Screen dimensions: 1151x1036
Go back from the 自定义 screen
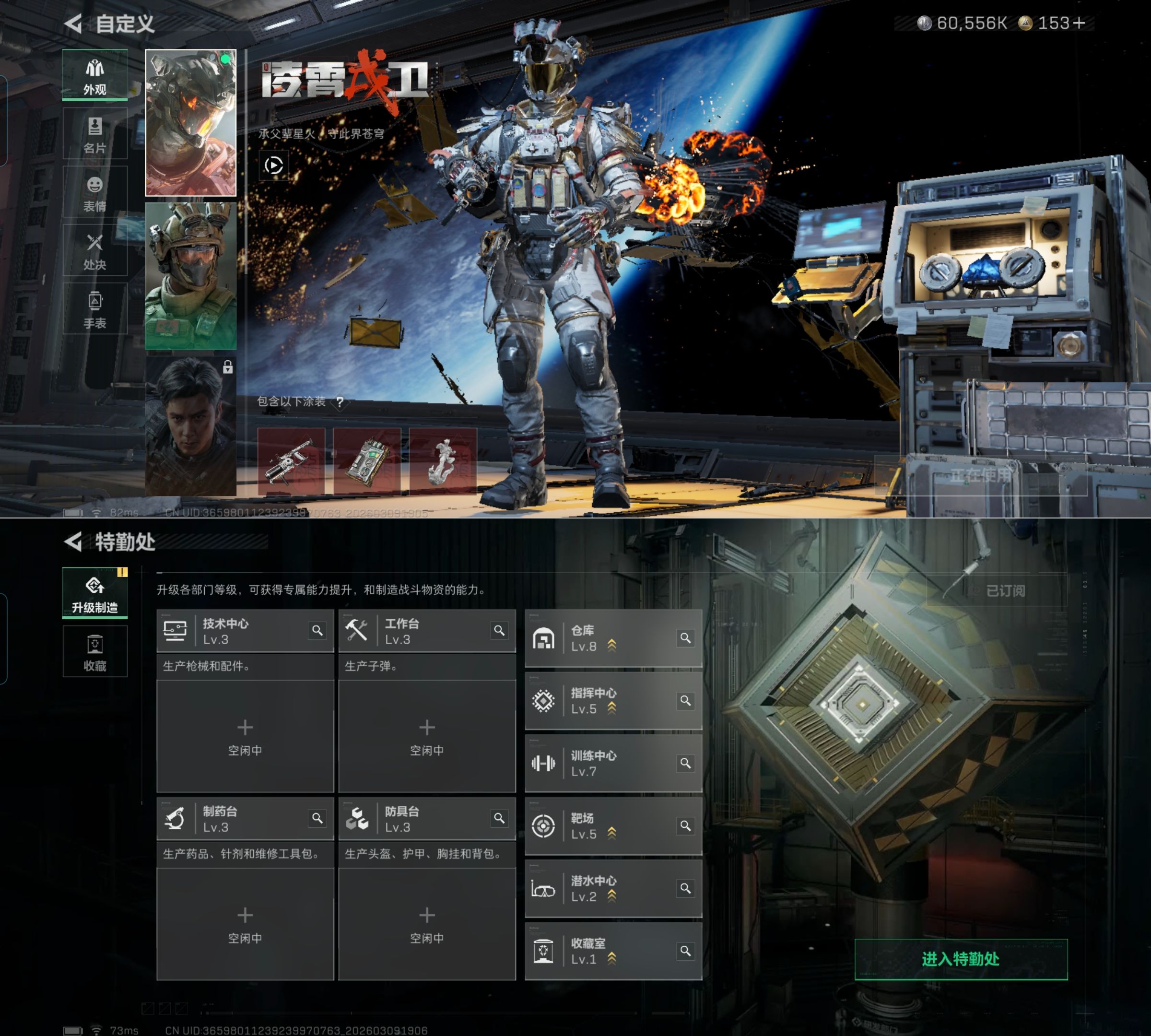click(74, 24)
